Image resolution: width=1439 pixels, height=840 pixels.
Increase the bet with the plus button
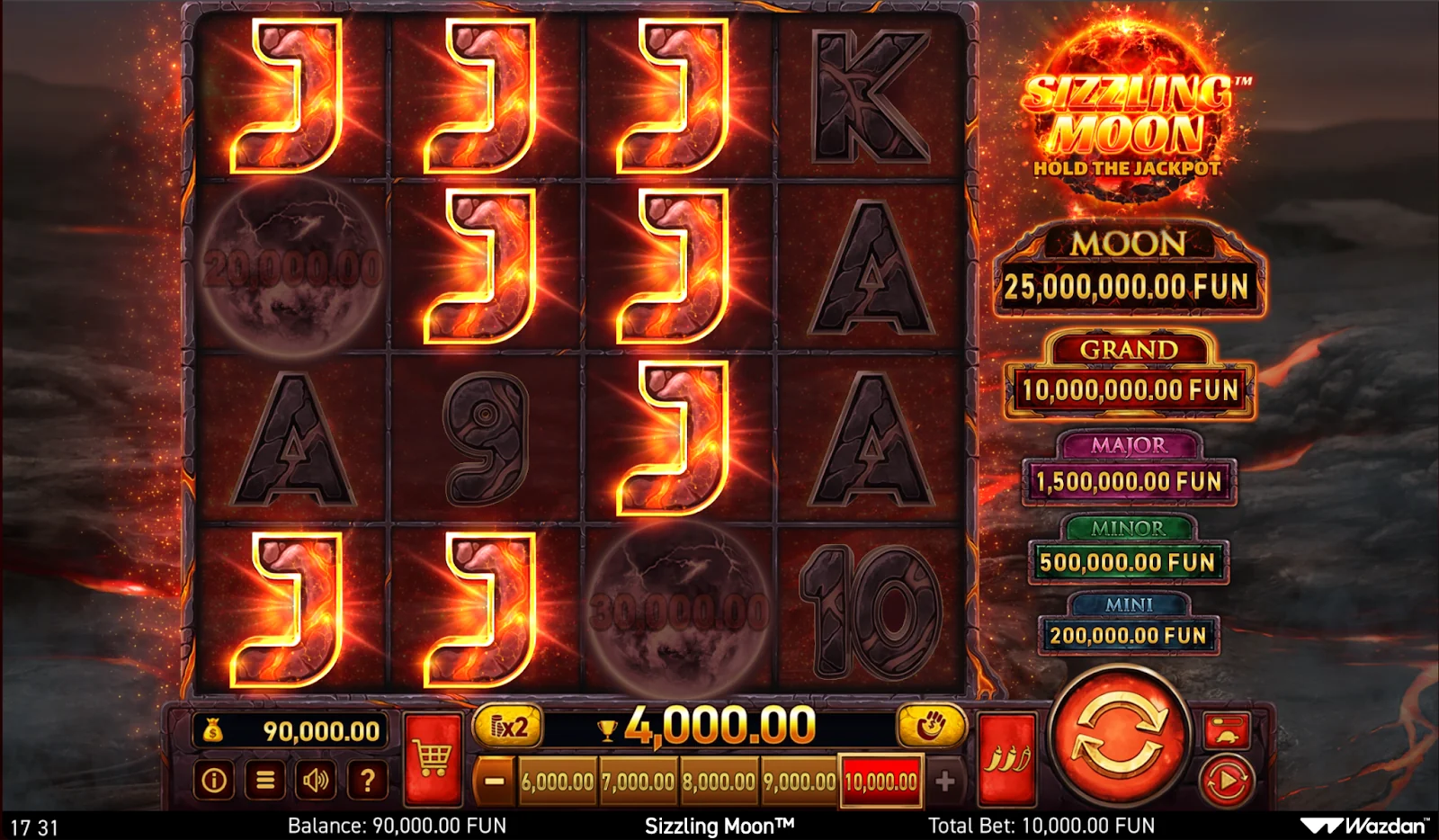pos(944,782)
